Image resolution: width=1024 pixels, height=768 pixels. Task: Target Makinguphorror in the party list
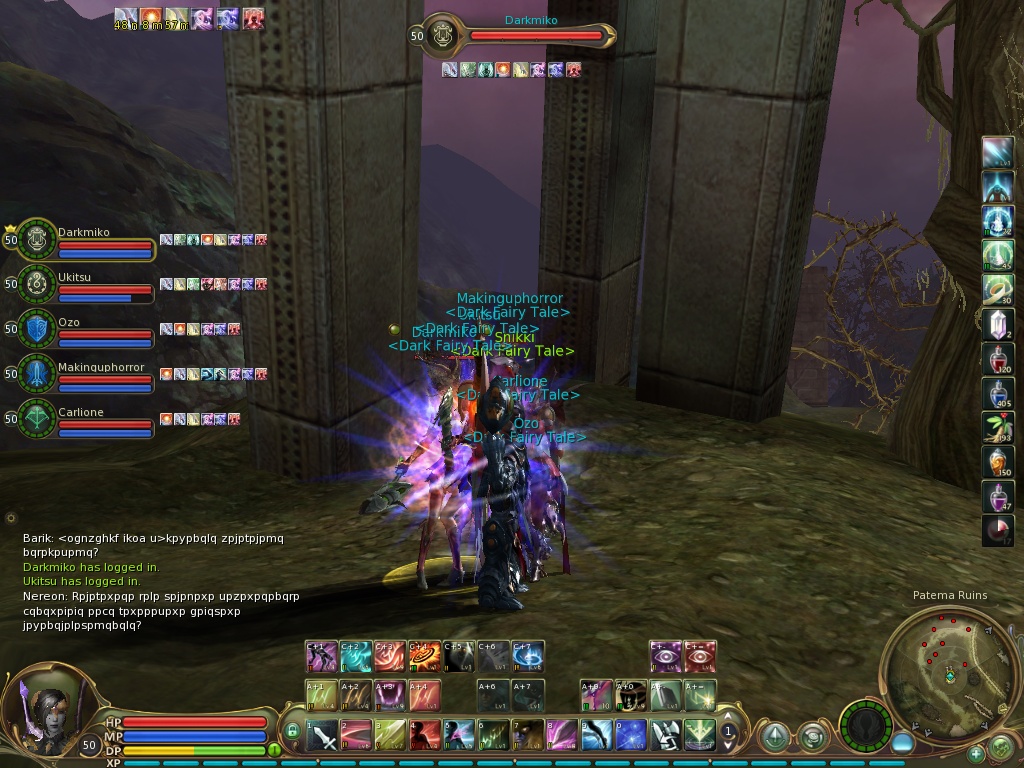99,374
